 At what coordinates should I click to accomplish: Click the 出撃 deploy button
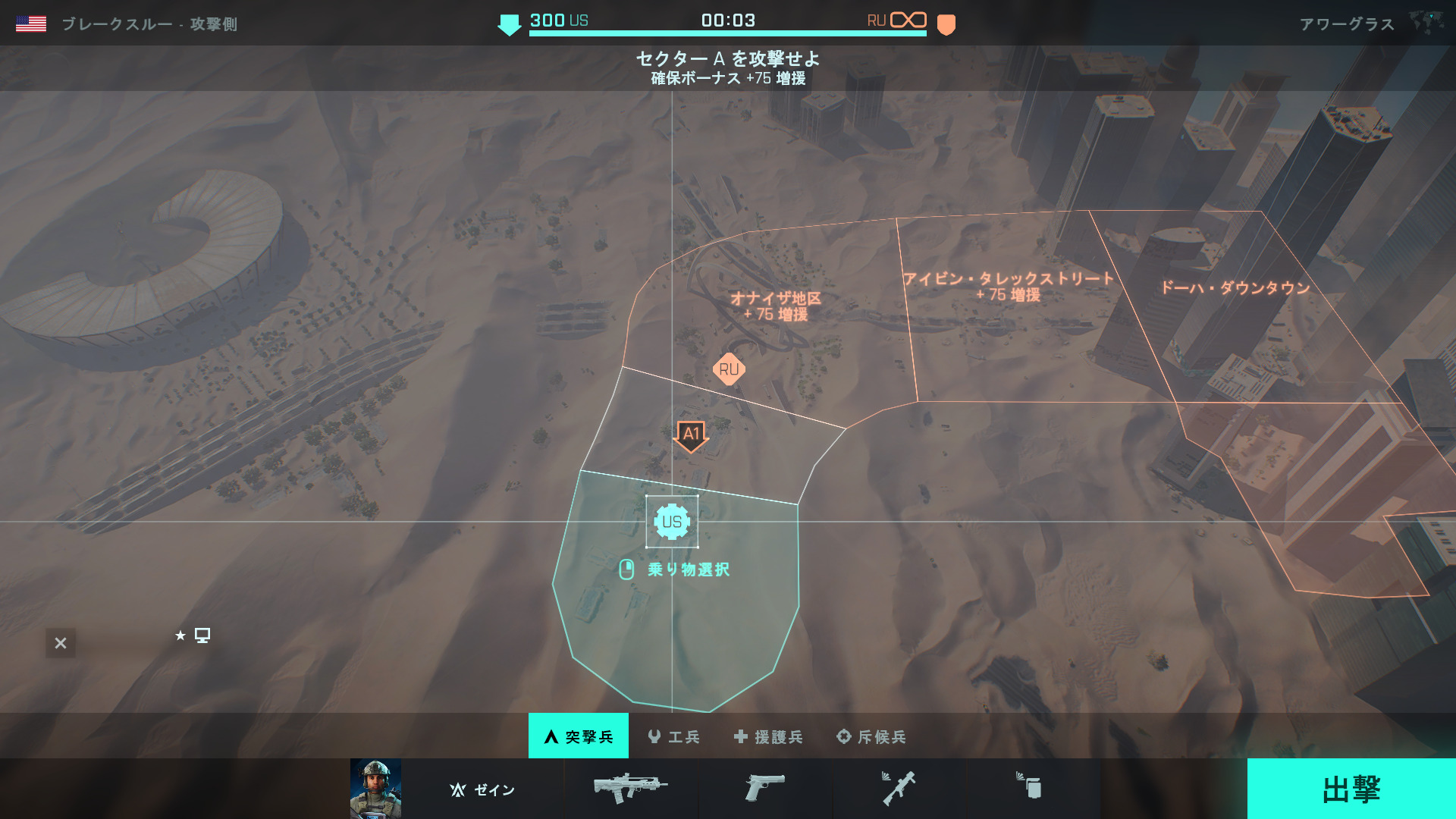1351,789
